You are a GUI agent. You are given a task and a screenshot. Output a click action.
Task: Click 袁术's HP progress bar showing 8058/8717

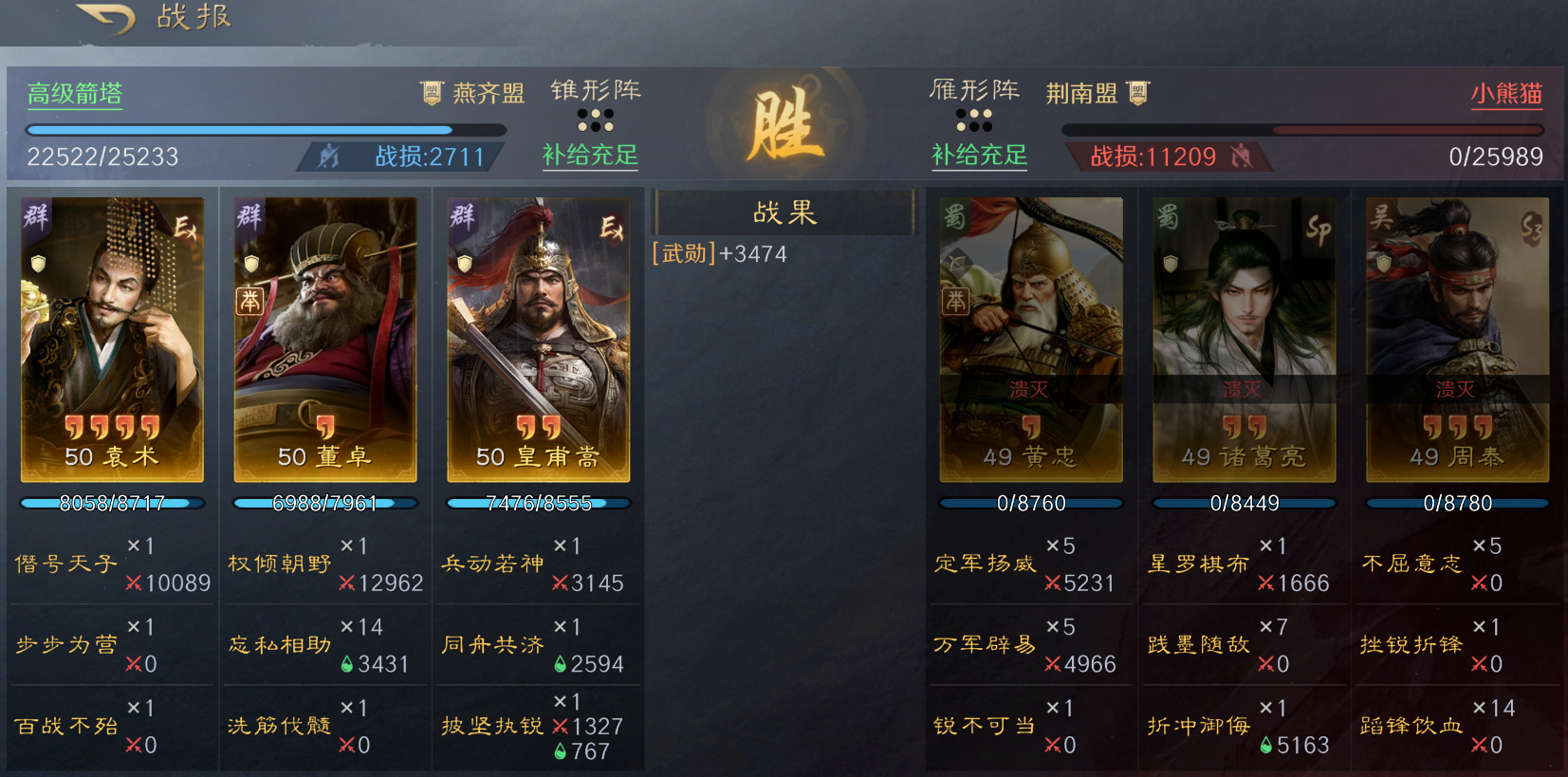pos(111,503)
